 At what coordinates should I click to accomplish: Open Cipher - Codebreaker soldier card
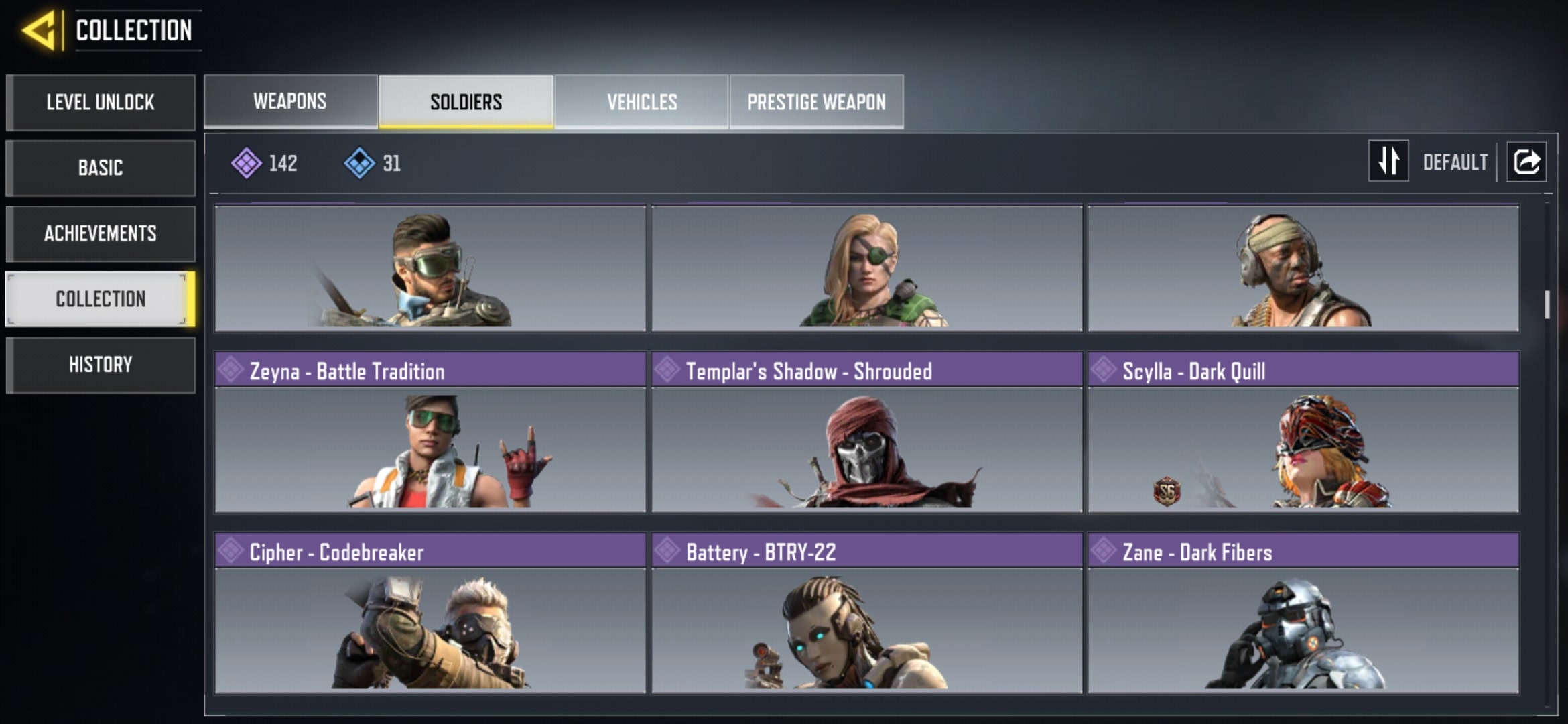[x=430, y=613]
